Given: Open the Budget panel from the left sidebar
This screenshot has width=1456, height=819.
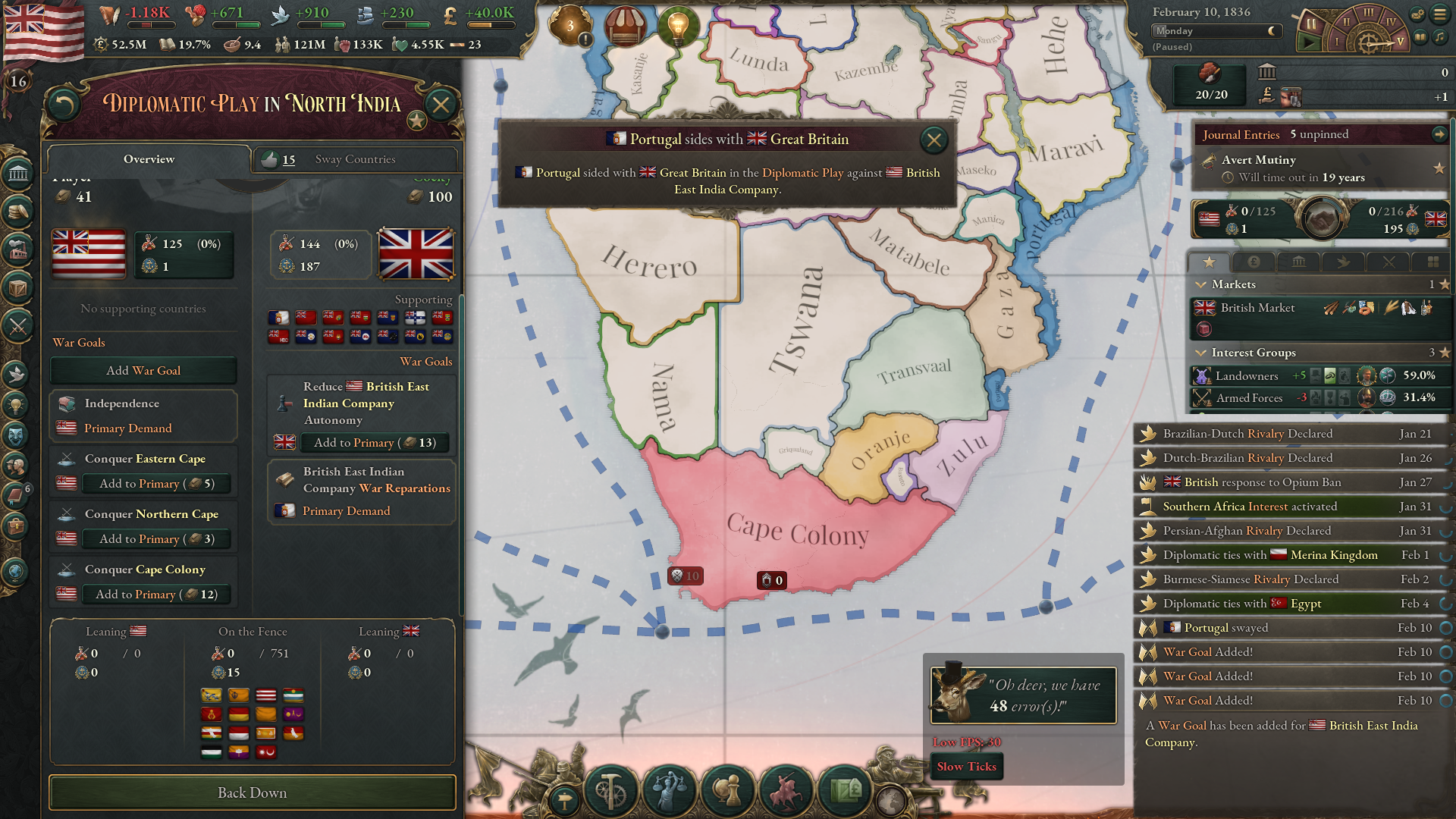Looking at the screenshot, I should (17, 212).
